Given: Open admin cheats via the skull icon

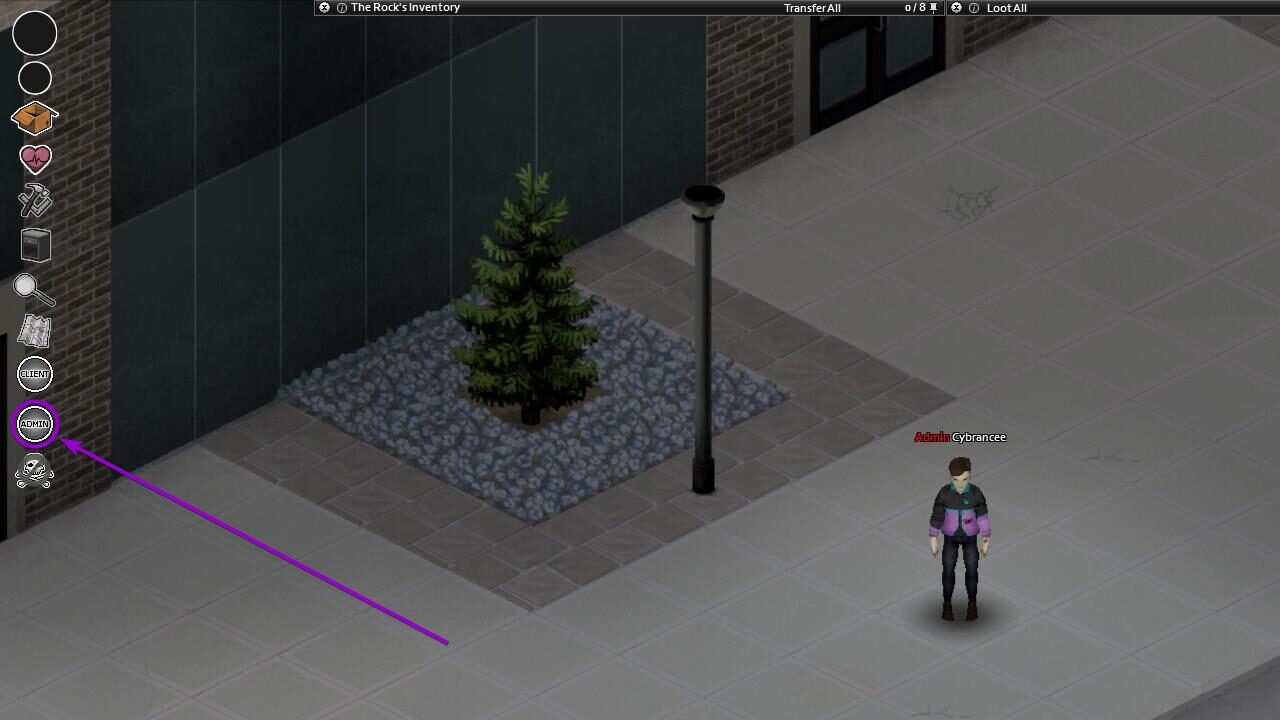Looking at the screenshot, I should click(34, 471).
